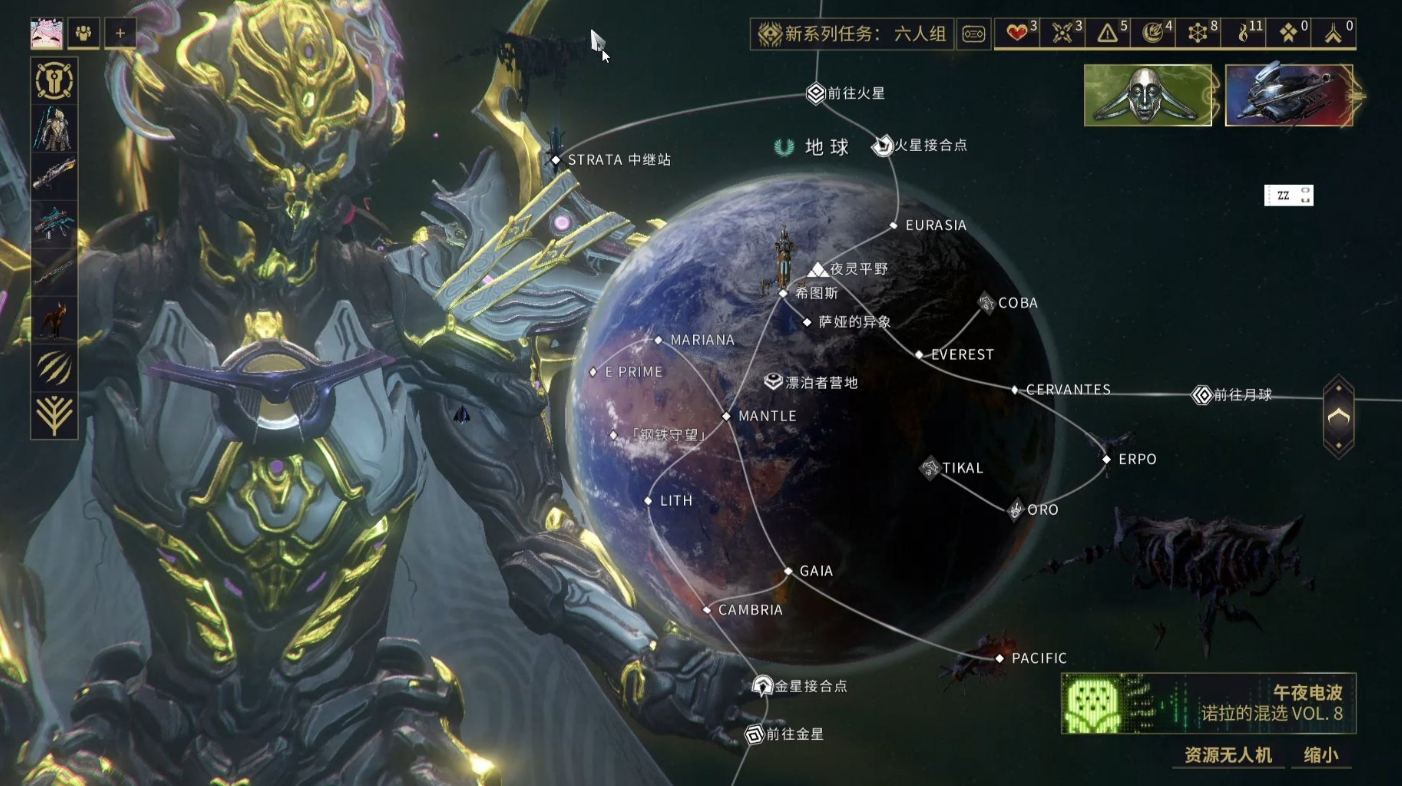Toggle the invasion markers counter showing 8
The height and width of the screenshot is (786, 1402).
tap(1197, 33)
